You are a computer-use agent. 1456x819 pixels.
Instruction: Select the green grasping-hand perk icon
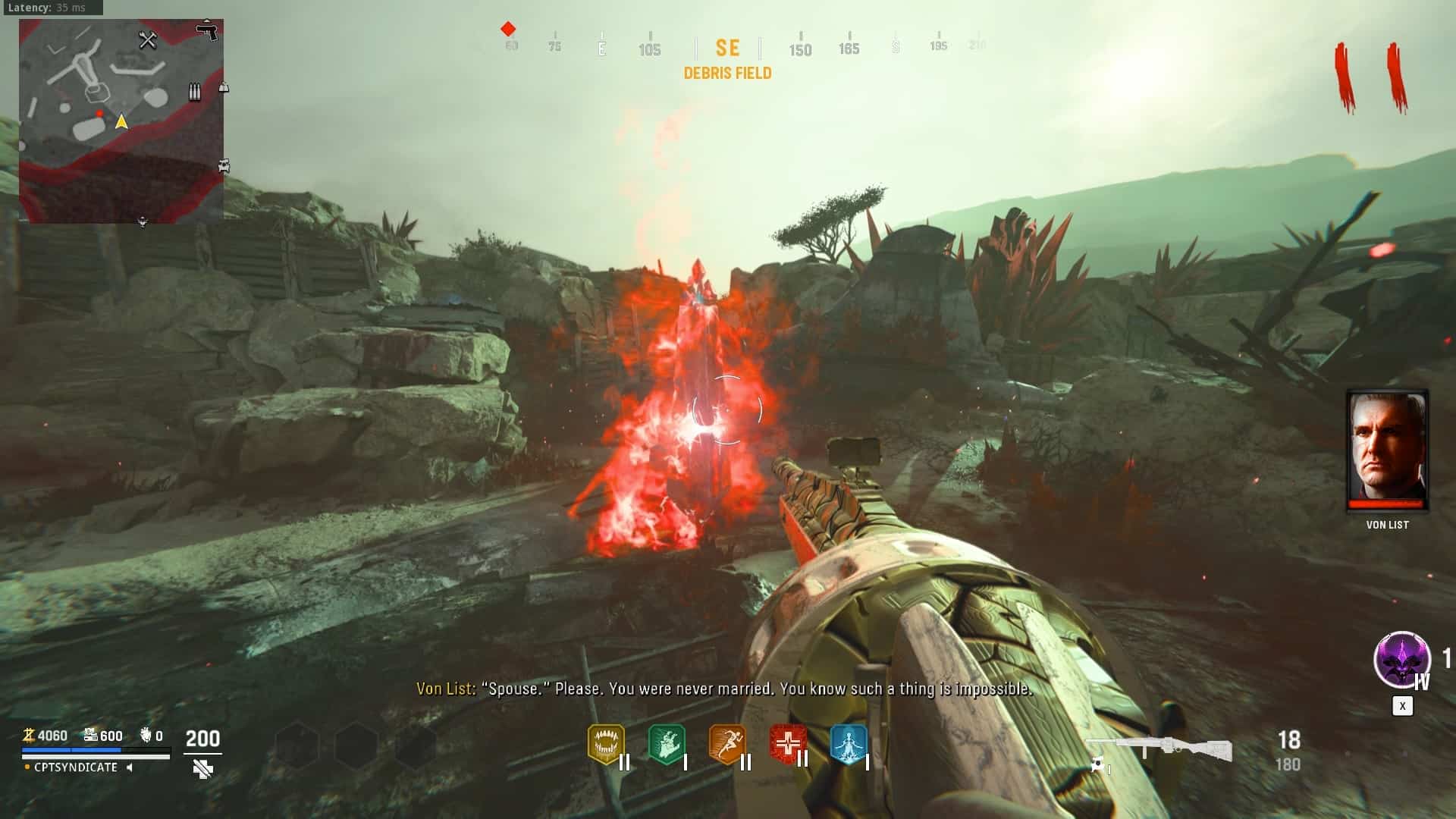pyautogui.click(x=667, y=744)
